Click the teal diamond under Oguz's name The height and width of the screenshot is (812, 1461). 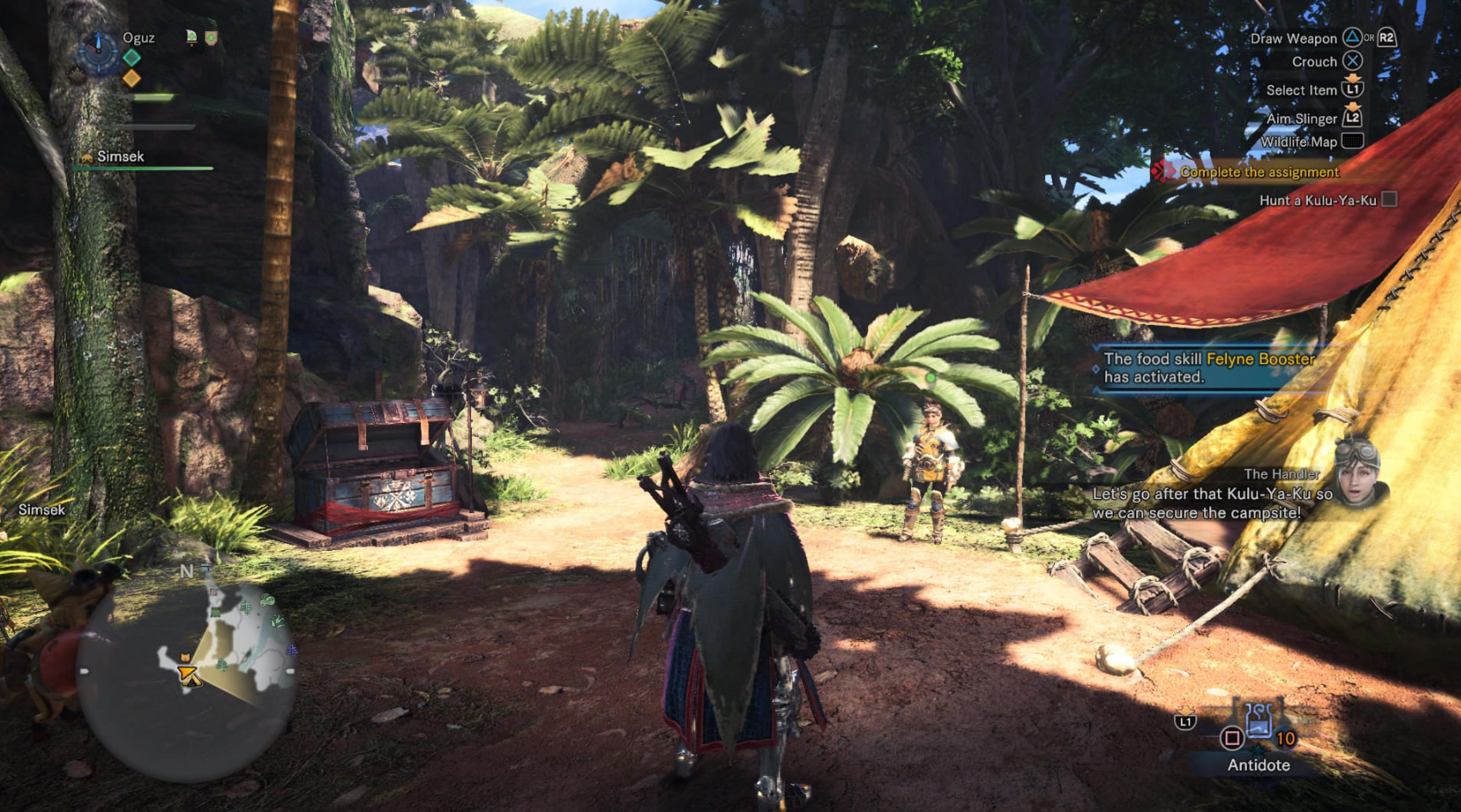click(x=131, y=58)
